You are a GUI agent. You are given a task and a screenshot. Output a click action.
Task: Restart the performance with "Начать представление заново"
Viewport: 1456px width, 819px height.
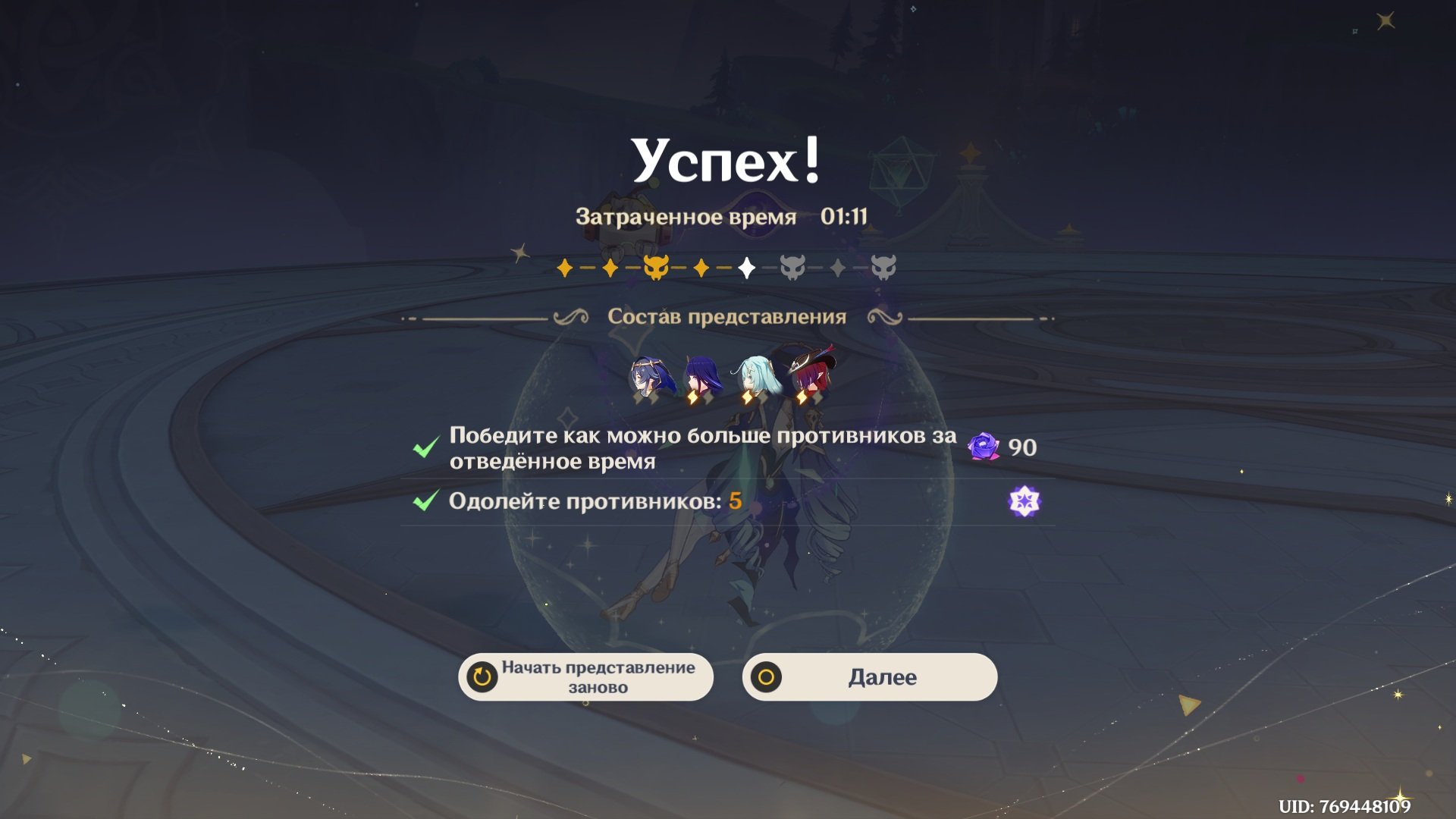click(585, 677)
